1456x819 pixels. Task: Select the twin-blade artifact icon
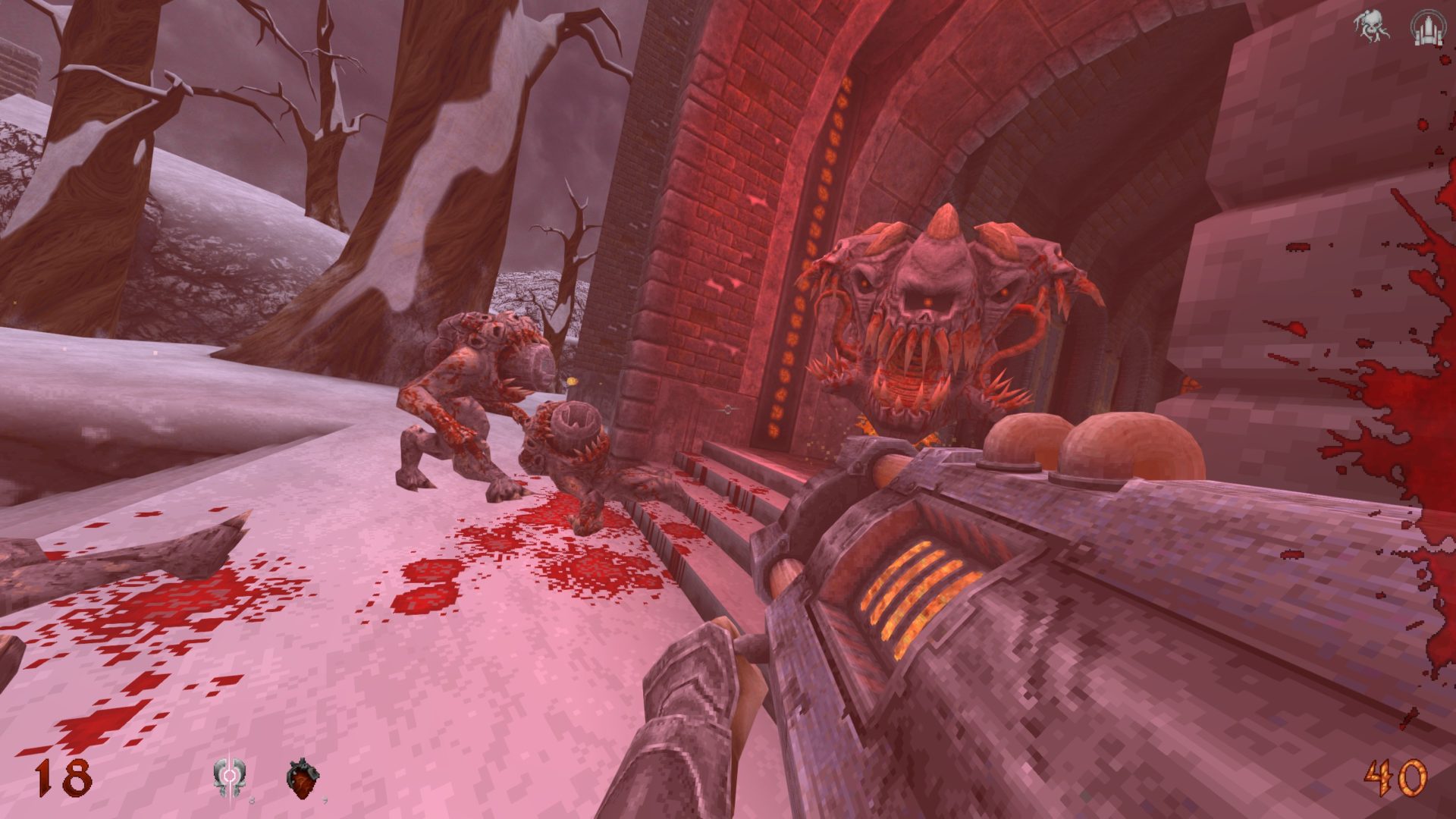point(227,779)
